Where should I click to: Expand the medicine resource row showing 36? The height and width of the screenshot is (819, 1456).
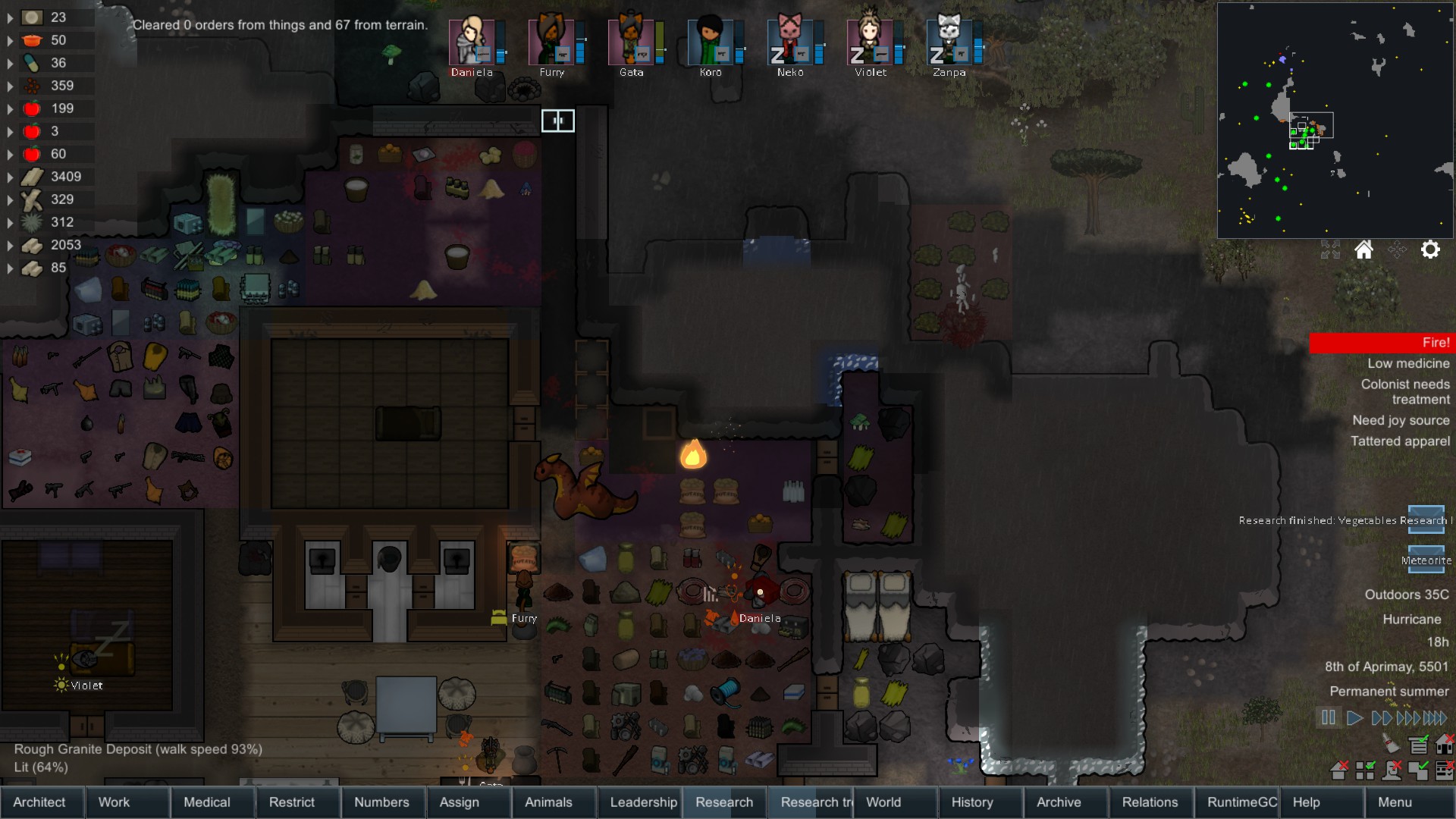coord(8,63)
